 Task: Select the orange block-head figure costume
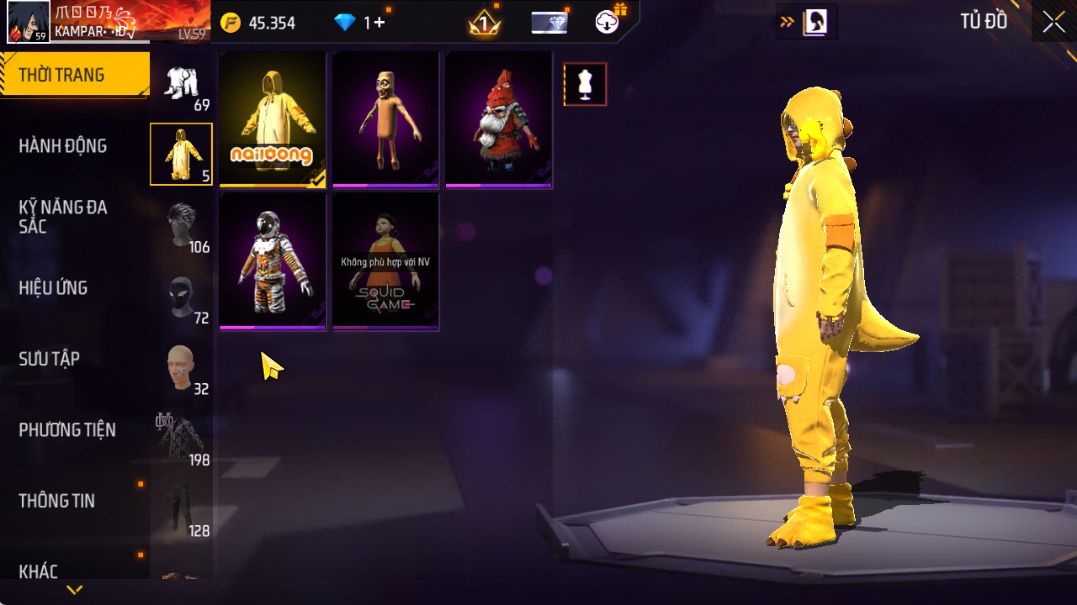tap(385, 119)
